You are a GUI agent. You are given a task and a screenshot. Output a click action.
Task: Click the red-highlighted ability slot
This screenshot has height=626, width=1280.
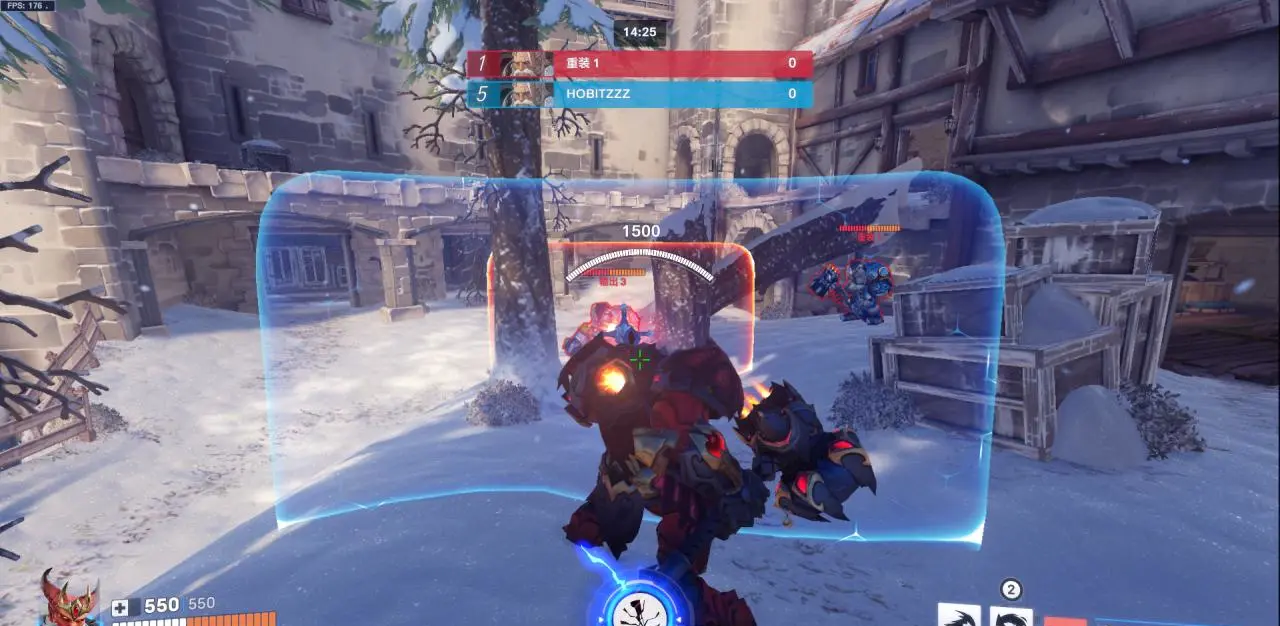pos(1065,619)
